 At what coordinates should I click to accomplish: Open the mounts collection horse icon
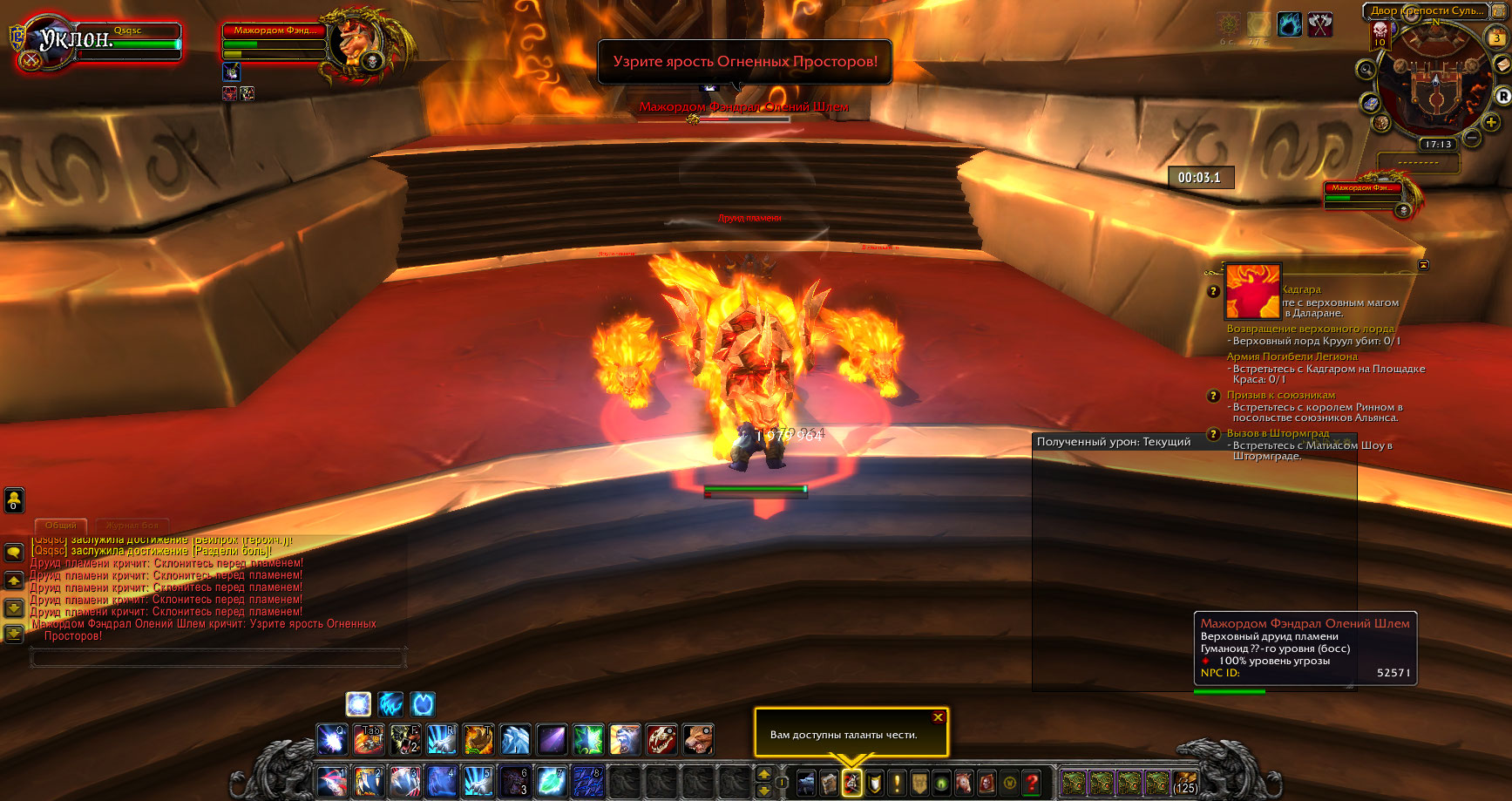(965, 783)
